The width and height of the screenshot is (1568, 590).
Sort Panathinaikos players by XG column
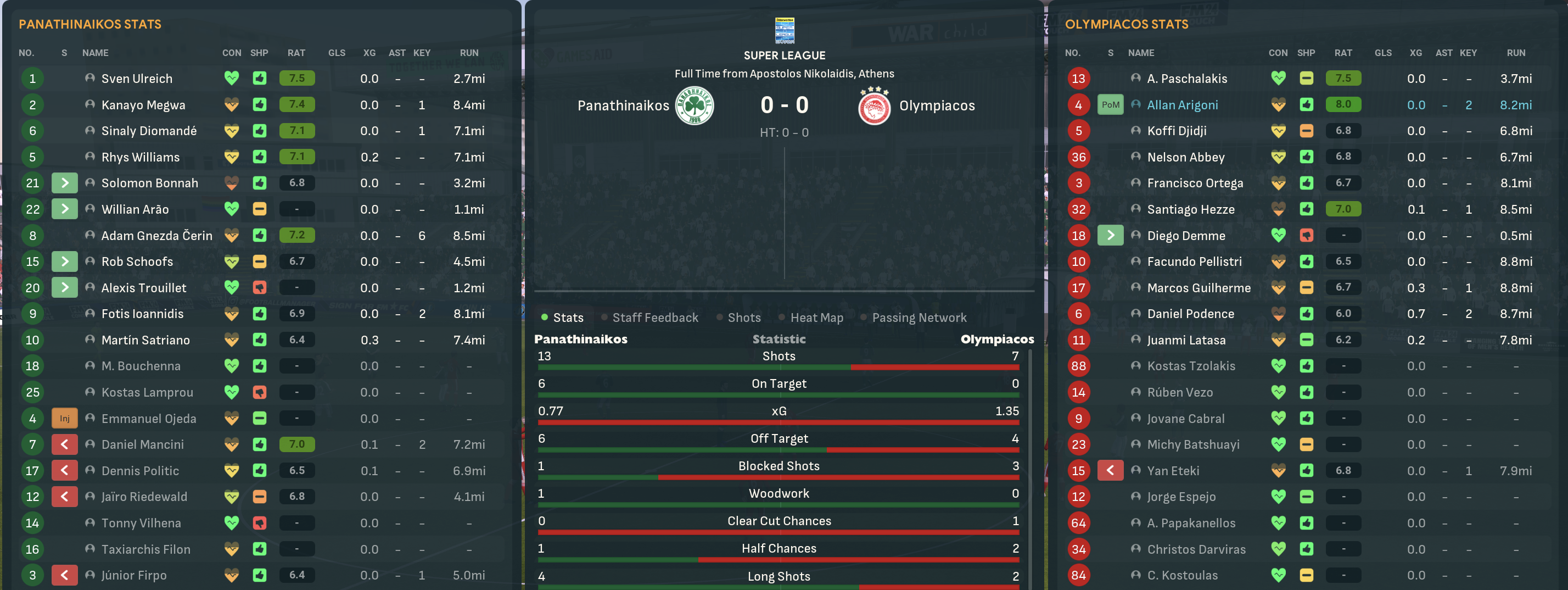(x=369, y=53)
